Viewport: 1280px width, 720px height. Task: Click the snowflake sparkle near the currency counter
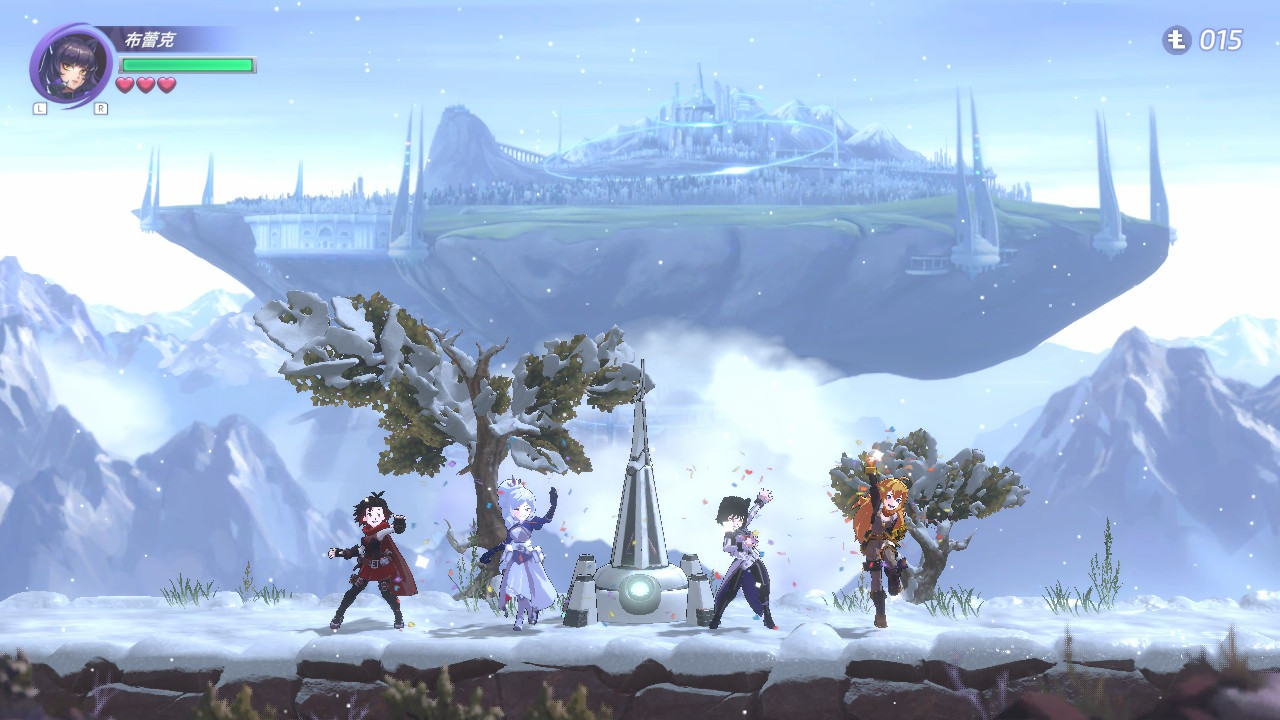1130,42
